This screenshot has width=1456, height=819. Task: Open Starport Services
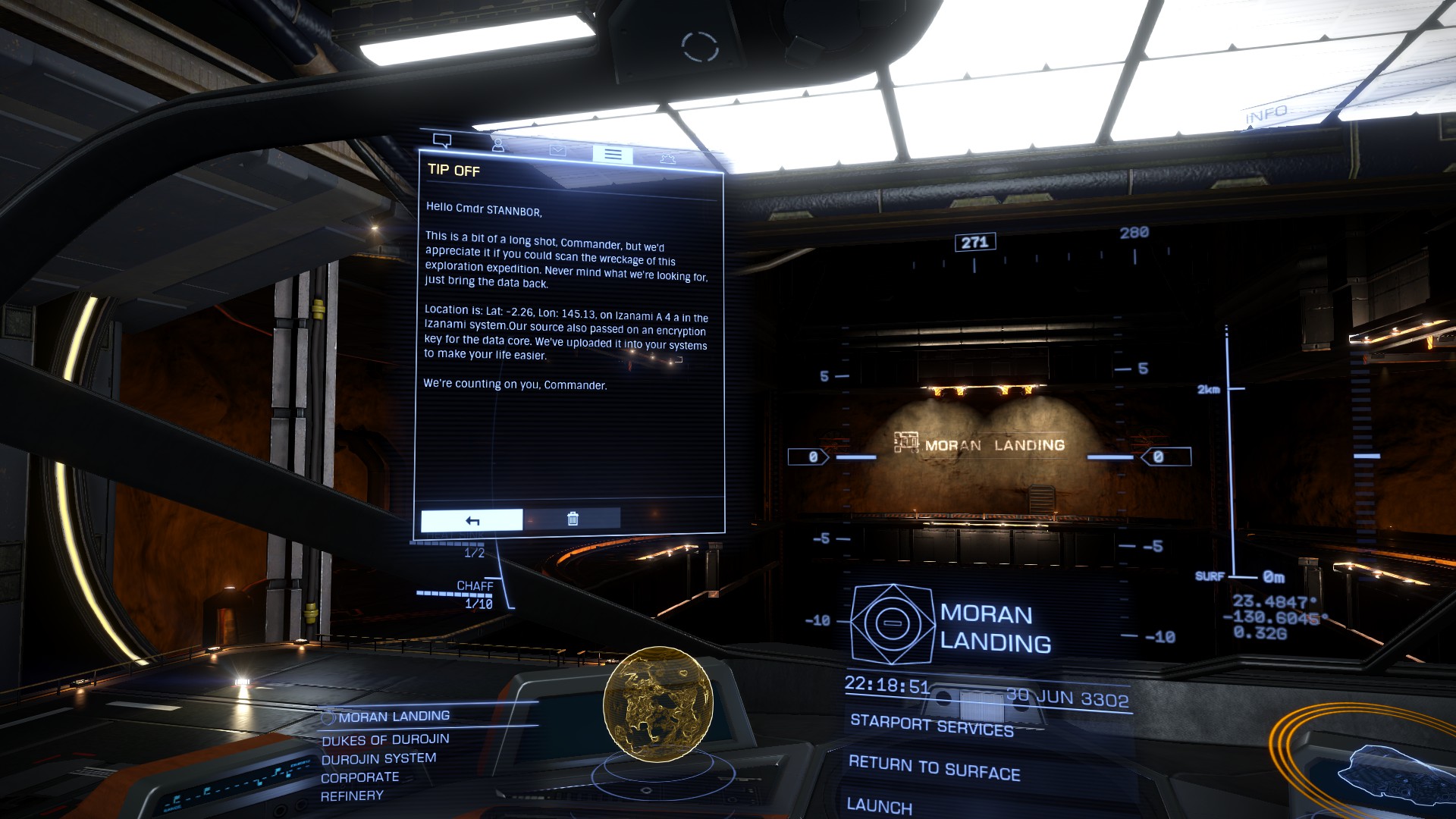pyautogui.click(x=931, y=725)
